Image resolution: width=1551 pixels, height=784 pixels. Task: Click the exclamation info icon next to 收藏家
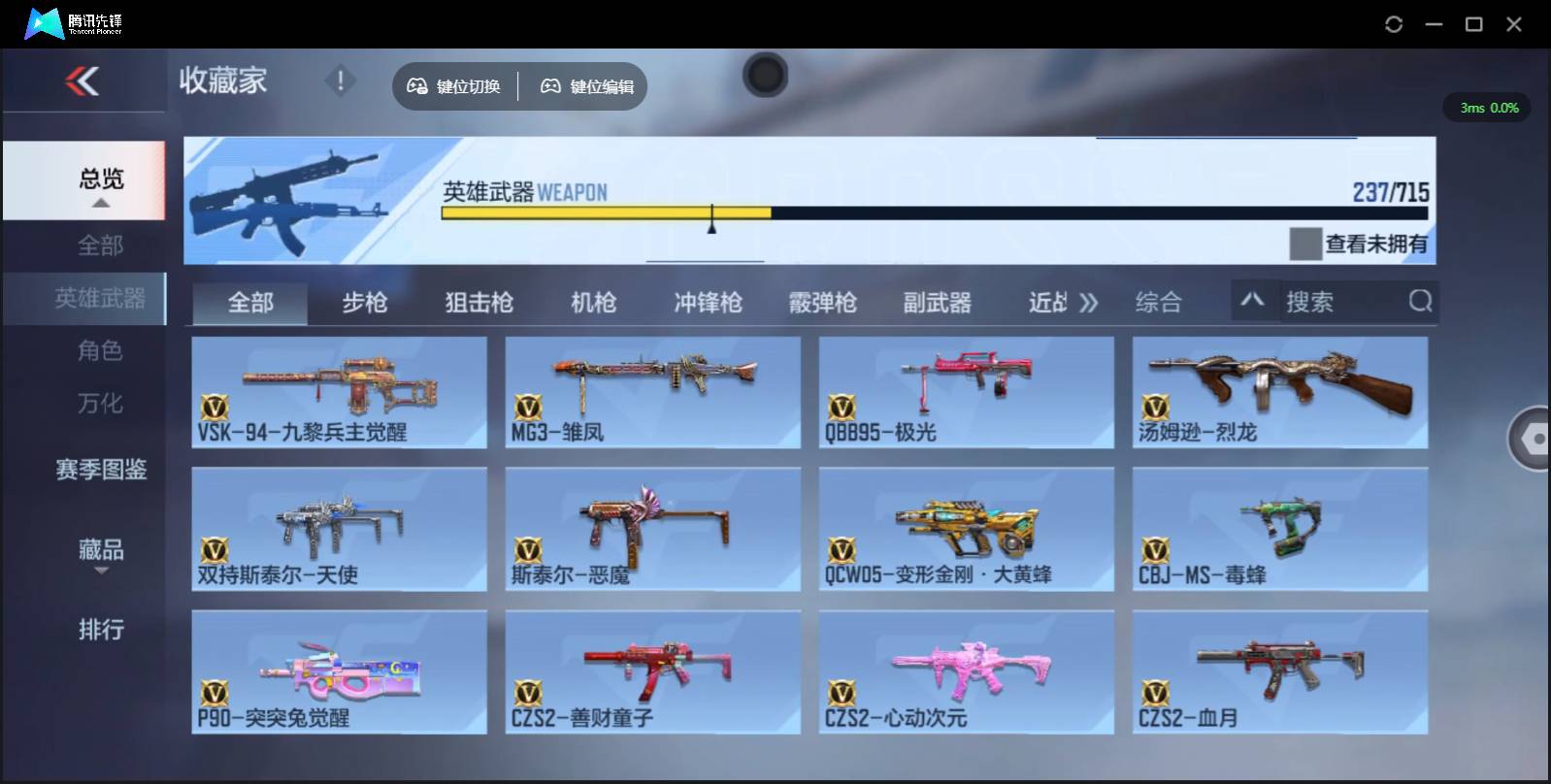tap(340, 82)
